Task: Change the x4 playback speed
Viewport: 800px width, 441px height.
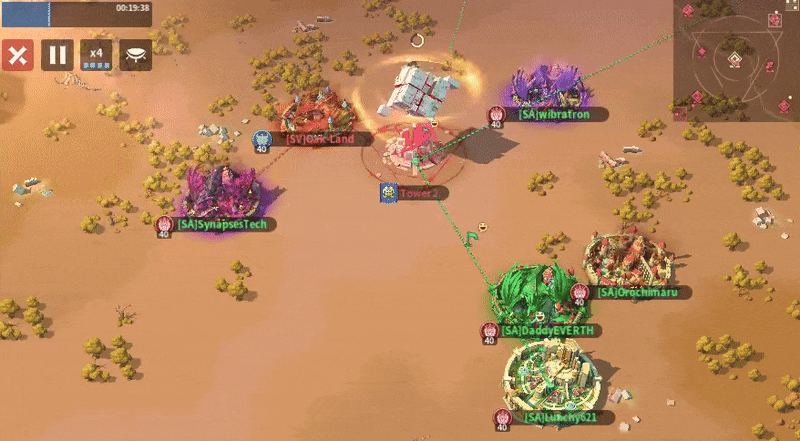Action: tap(96, 55)
